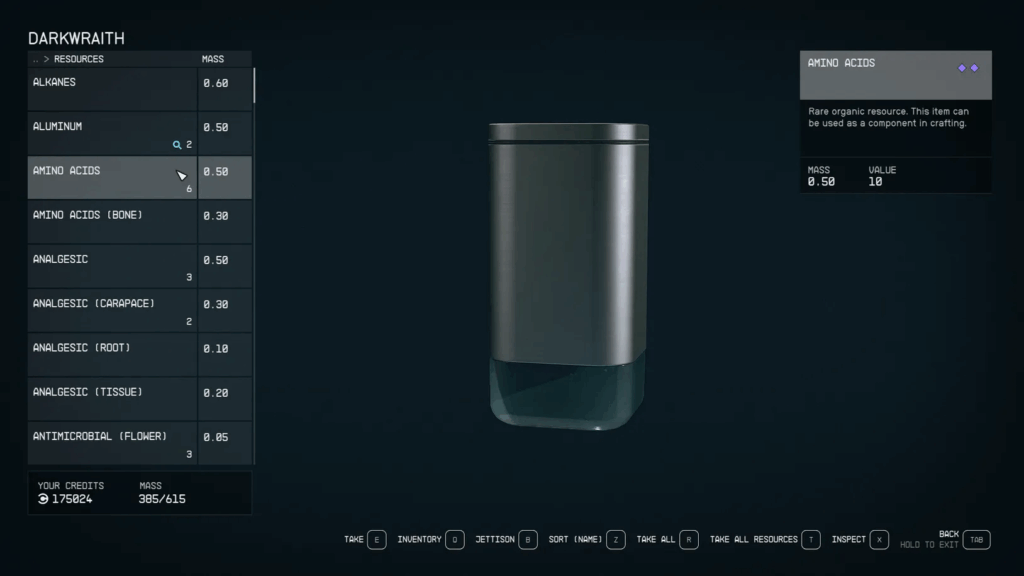1024x576 pixels.
Task: Select the Amino Acids row
Action: point(112,177)
